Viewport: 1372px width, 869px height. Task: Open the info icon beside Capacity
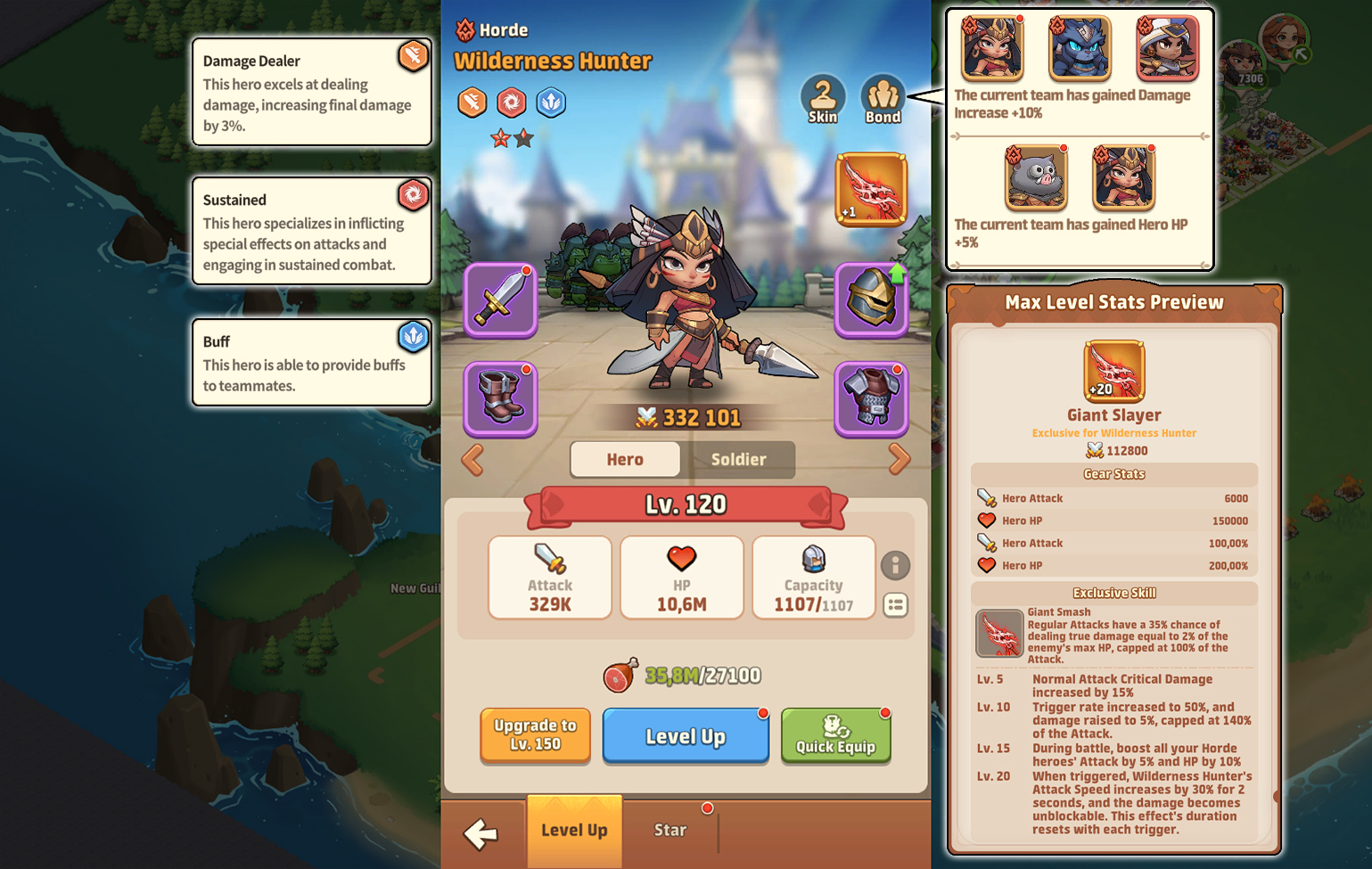pos(896,566)
